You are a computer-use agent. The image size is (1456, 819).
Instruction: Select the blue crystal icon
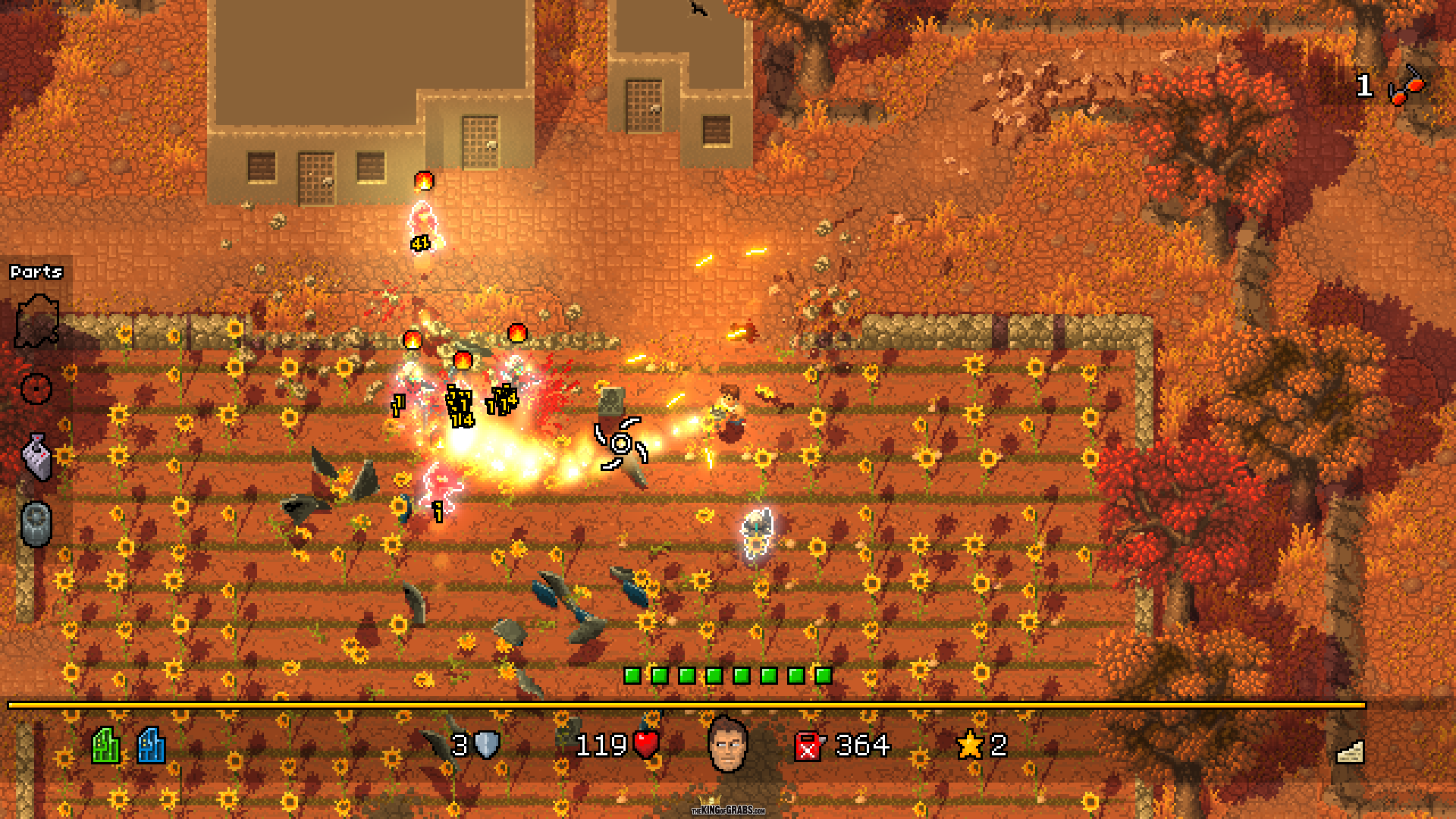[151, 745]
